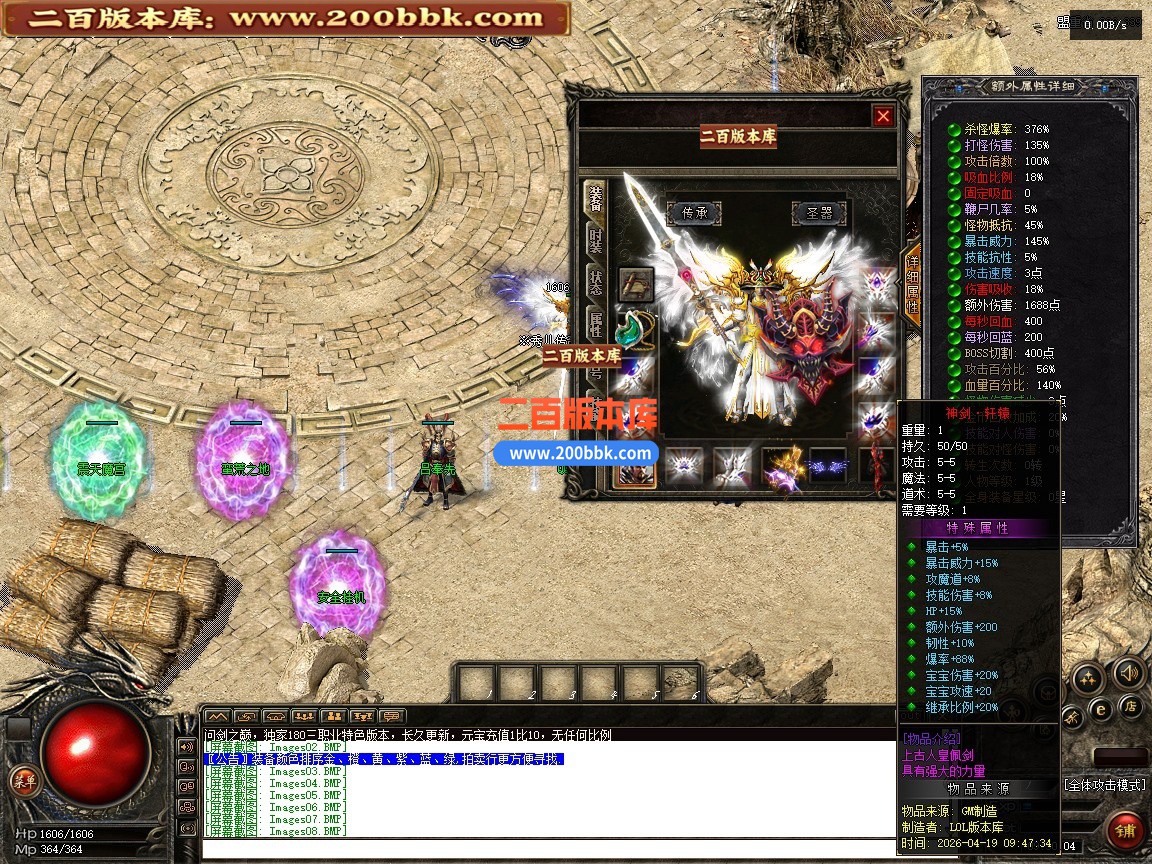This screenshot has height=864, width=1152.
Task: Select the scroll item equipment slot
Action: 636,284
